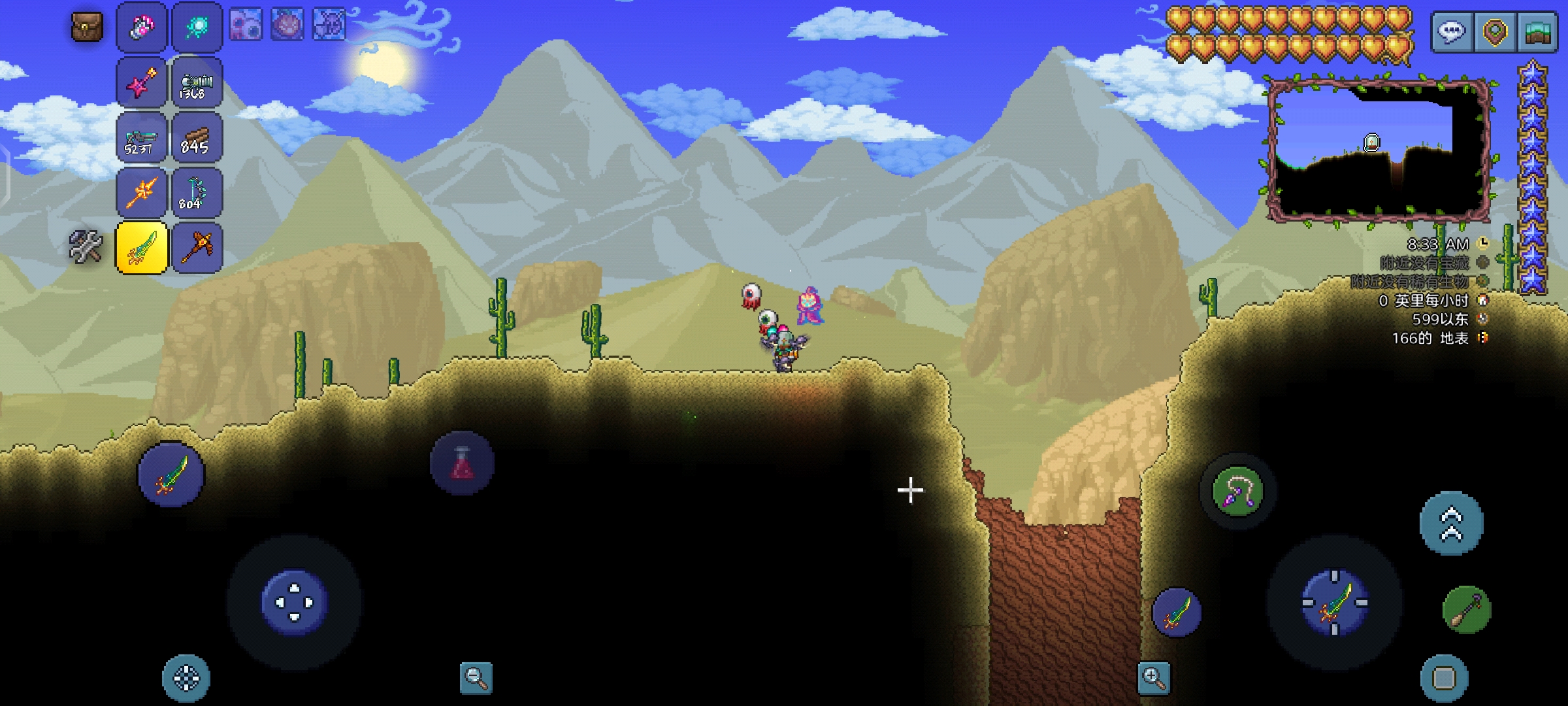Open the chat speech bubble button
This screenshot has height=706, width=1568.
coord(1452,31)
